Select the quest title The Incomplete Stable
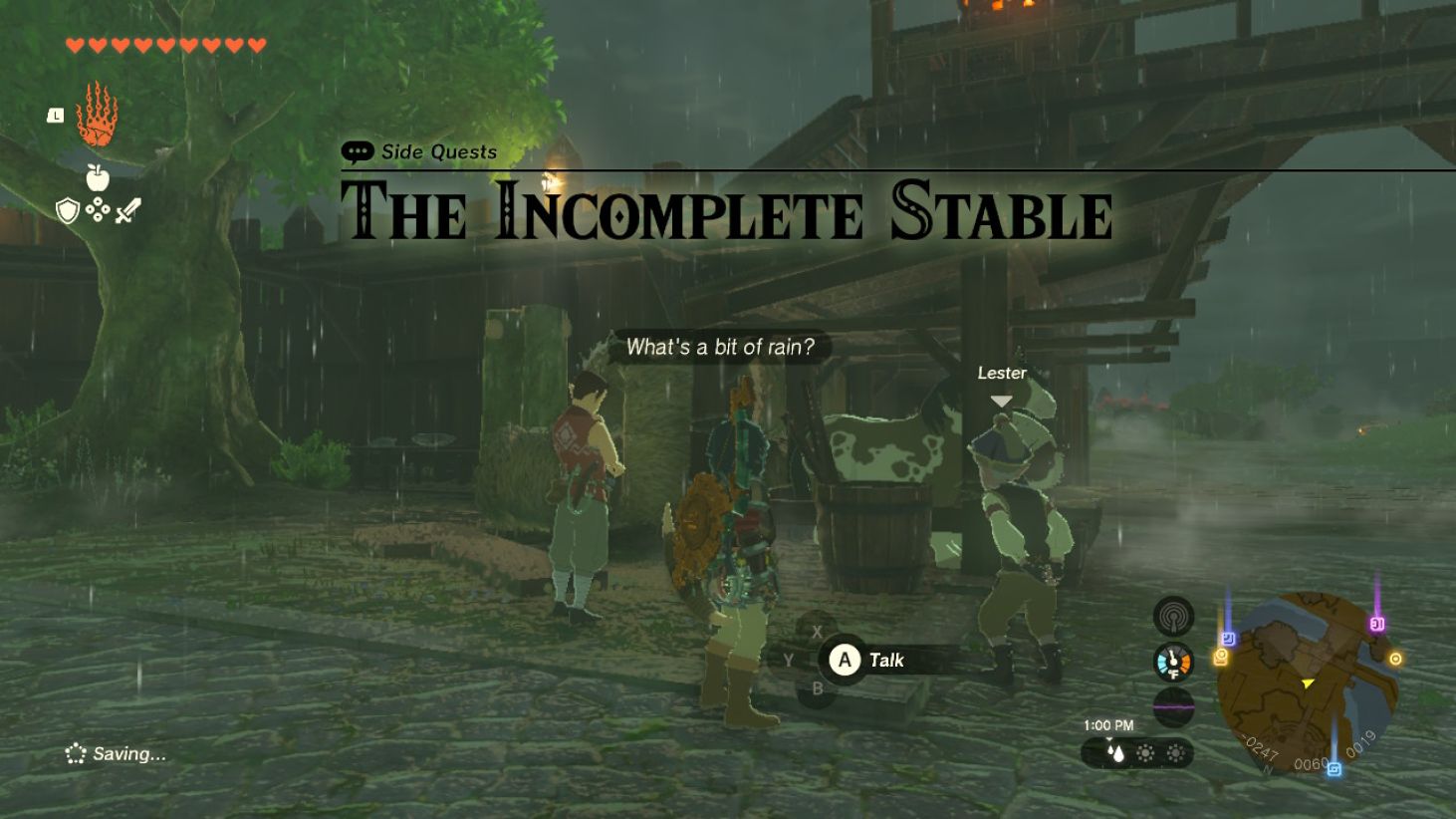This screenshot has width=1456, height=819. click(x=728, y=210)
